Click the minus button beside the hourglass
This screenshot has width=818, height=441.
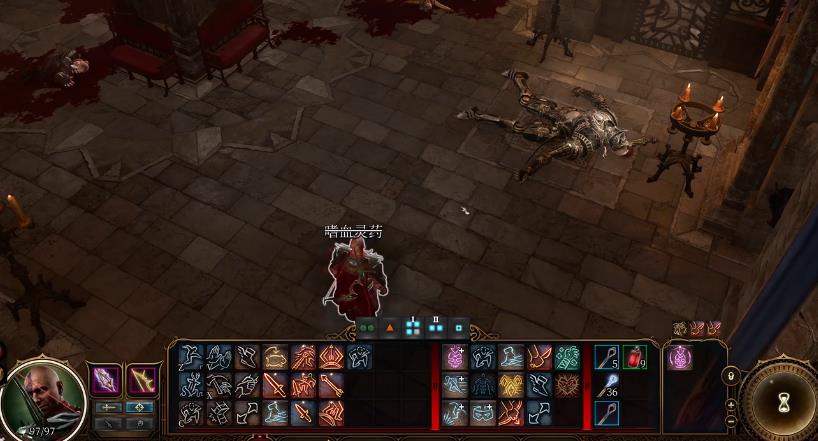[x=731, y=421]
